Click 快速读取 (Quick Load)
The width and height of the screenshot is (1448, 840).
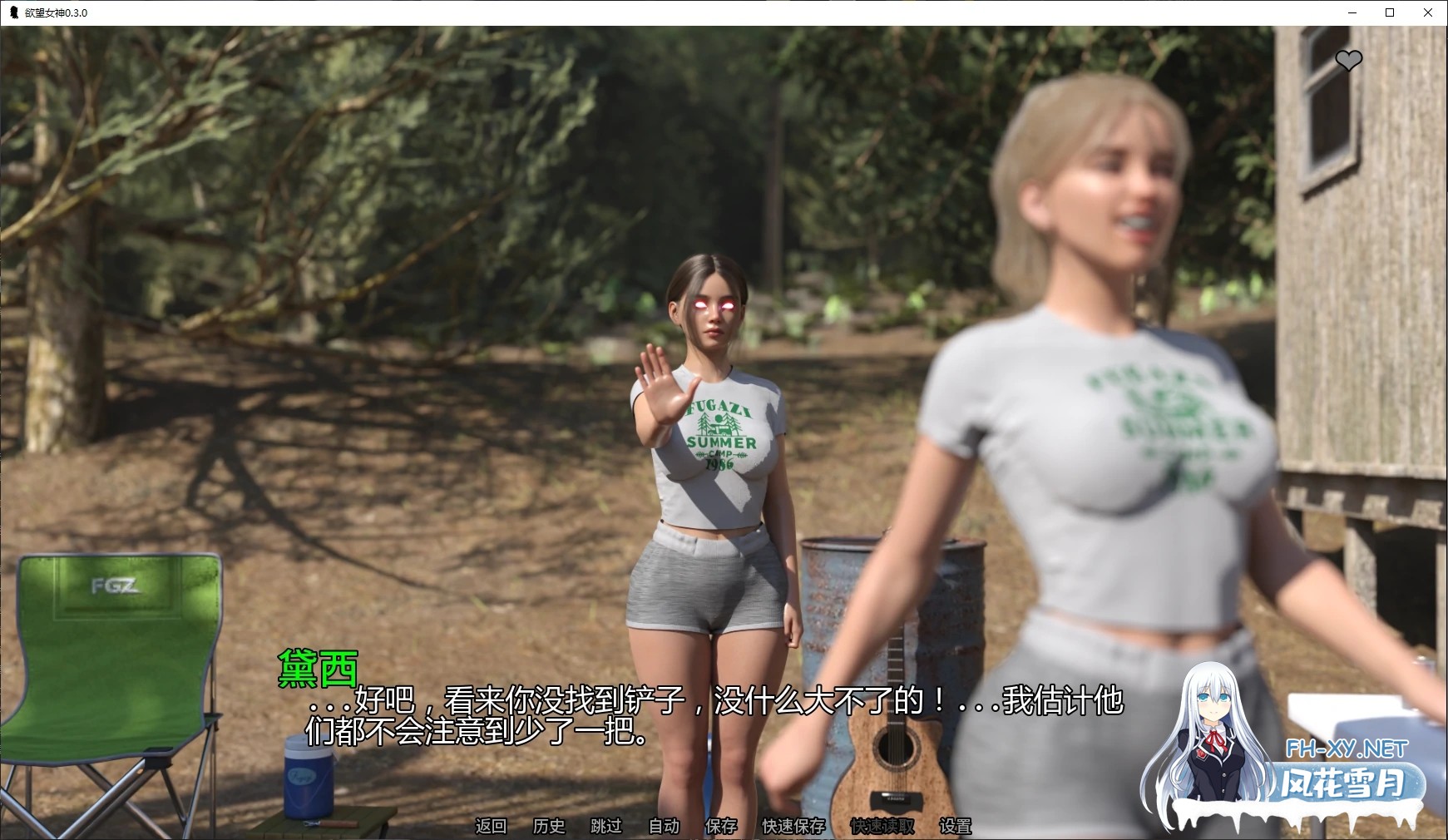(882, 826)
